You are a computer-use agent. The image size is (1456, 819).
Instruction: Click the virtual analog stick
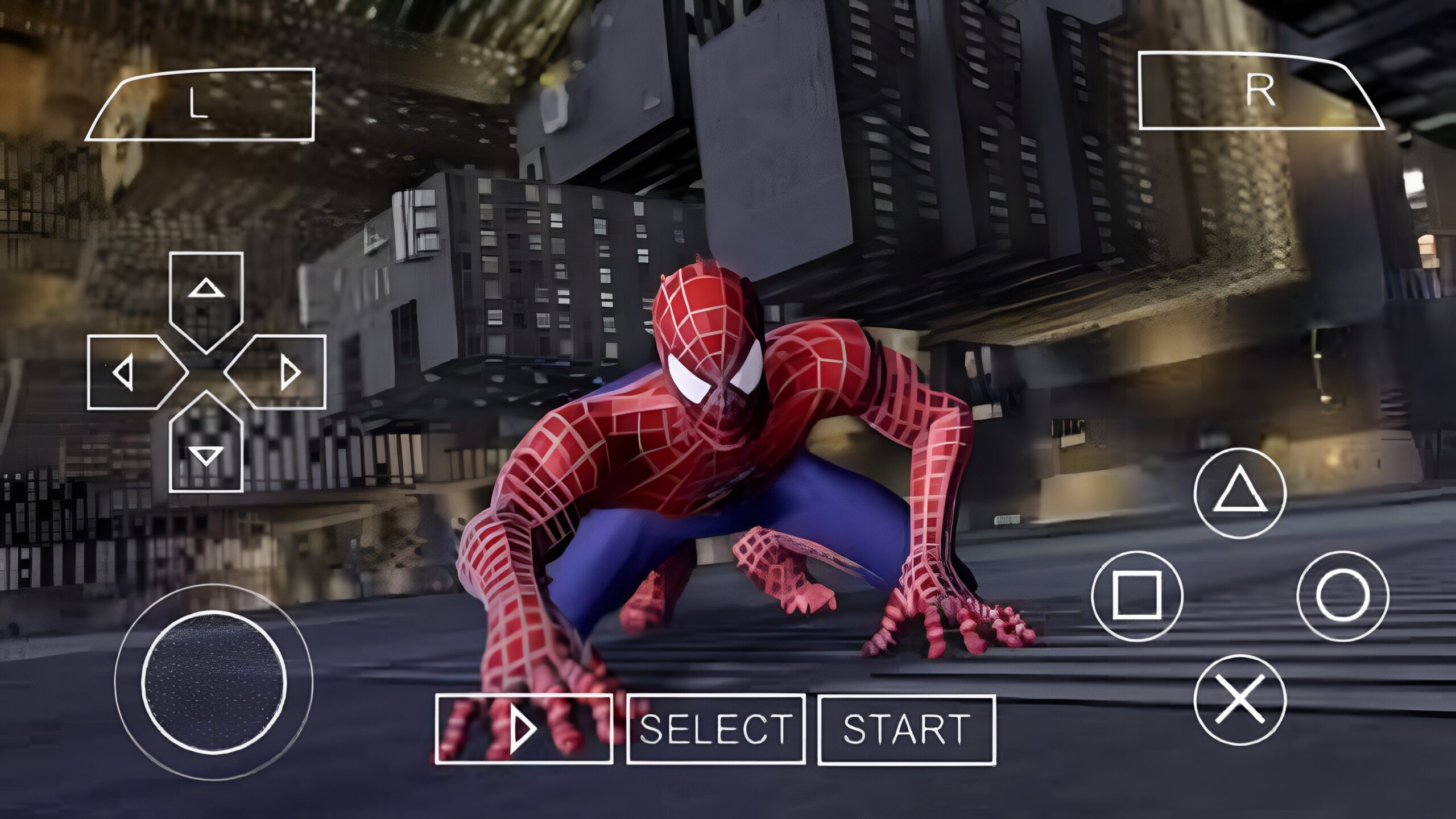[214, 681]
